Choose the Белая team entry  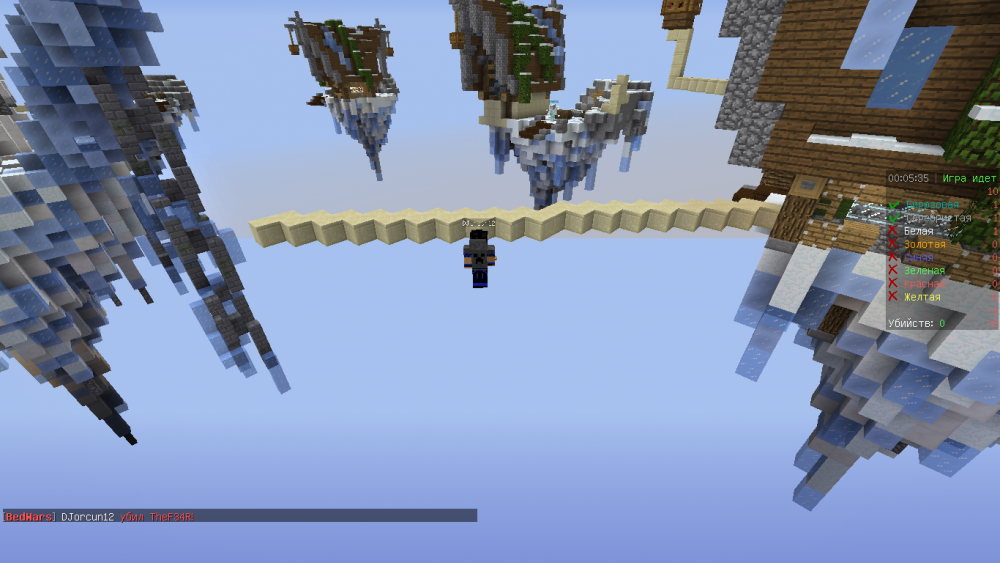[x=919, y=231]
